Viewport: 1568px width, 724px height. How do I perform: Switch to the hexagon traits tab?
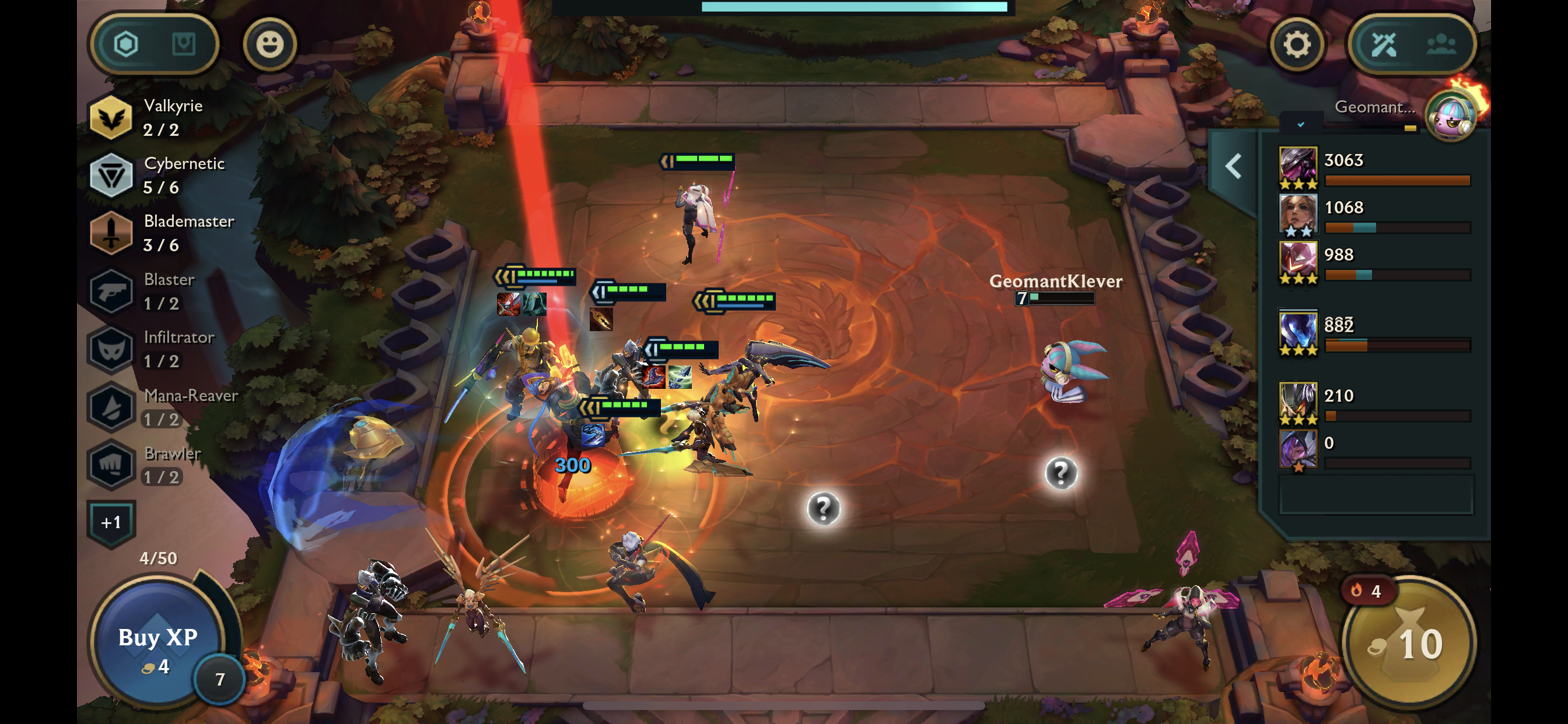click(x=126, y=44)
